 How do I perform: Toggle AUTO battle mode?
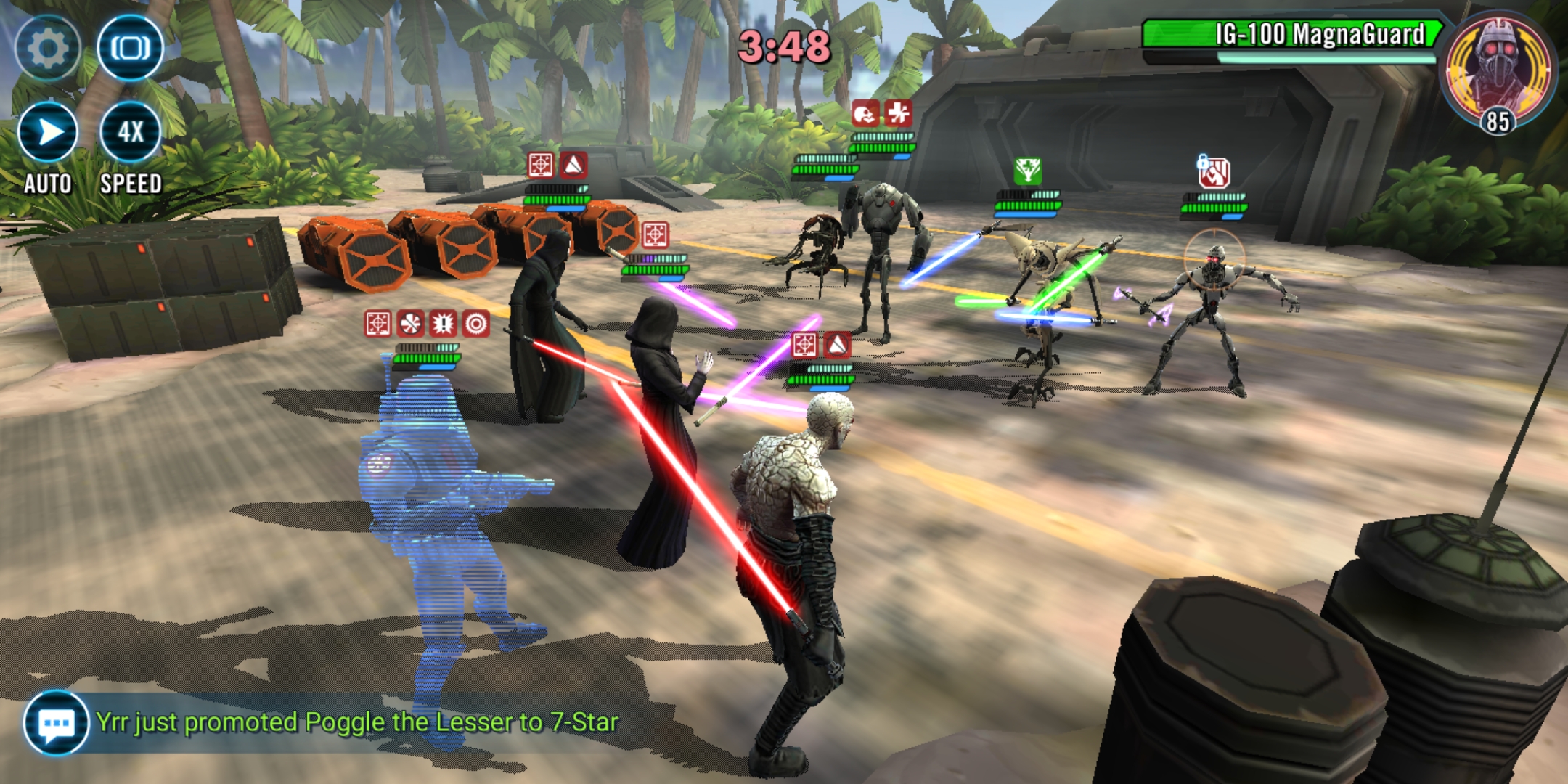pyautogui.click(x=48, y=133)
